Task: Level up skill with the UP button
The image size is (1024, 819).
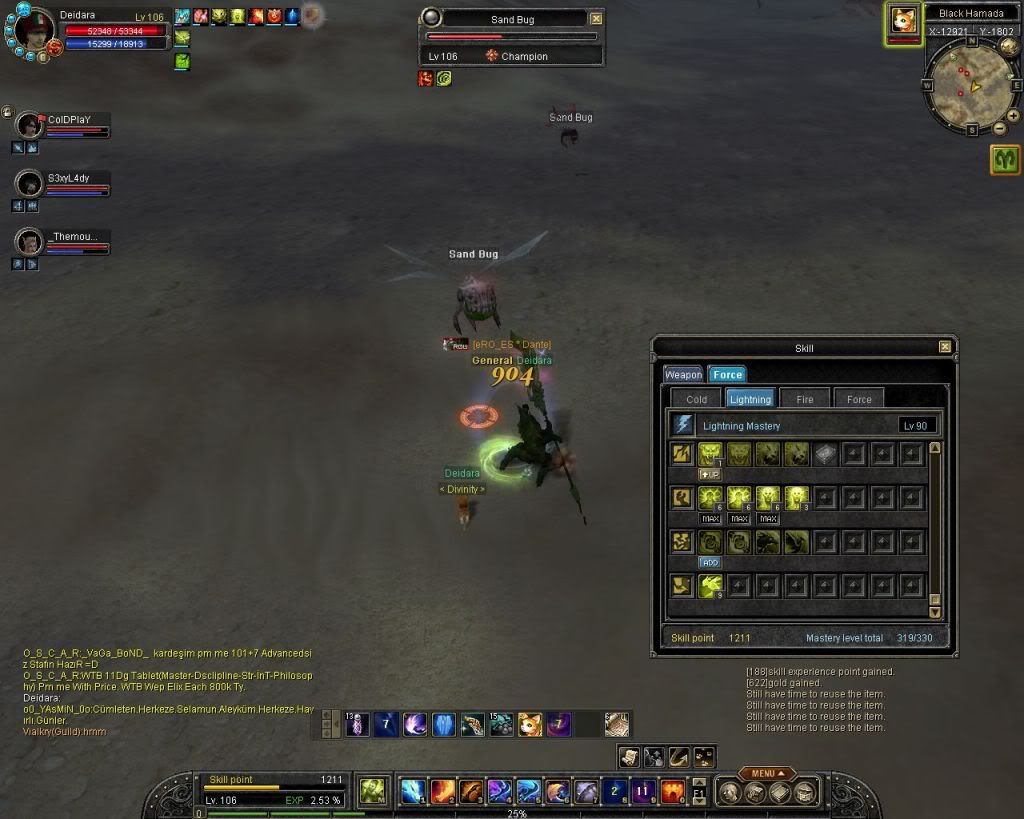Action: click(x=710, y=474)
